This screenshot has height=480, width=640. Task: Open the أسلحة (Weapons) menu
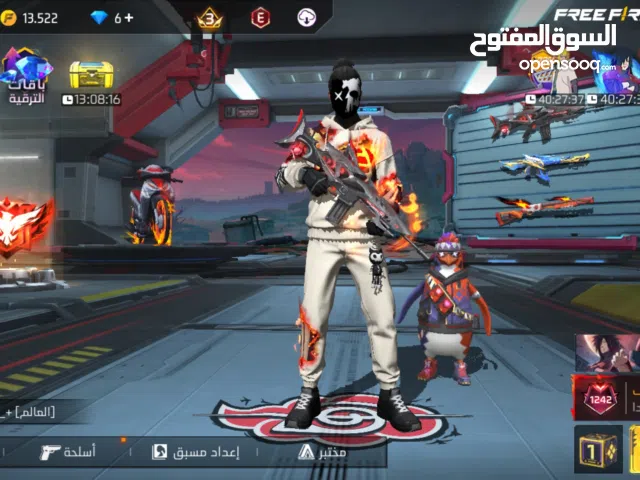coord(68,452)
